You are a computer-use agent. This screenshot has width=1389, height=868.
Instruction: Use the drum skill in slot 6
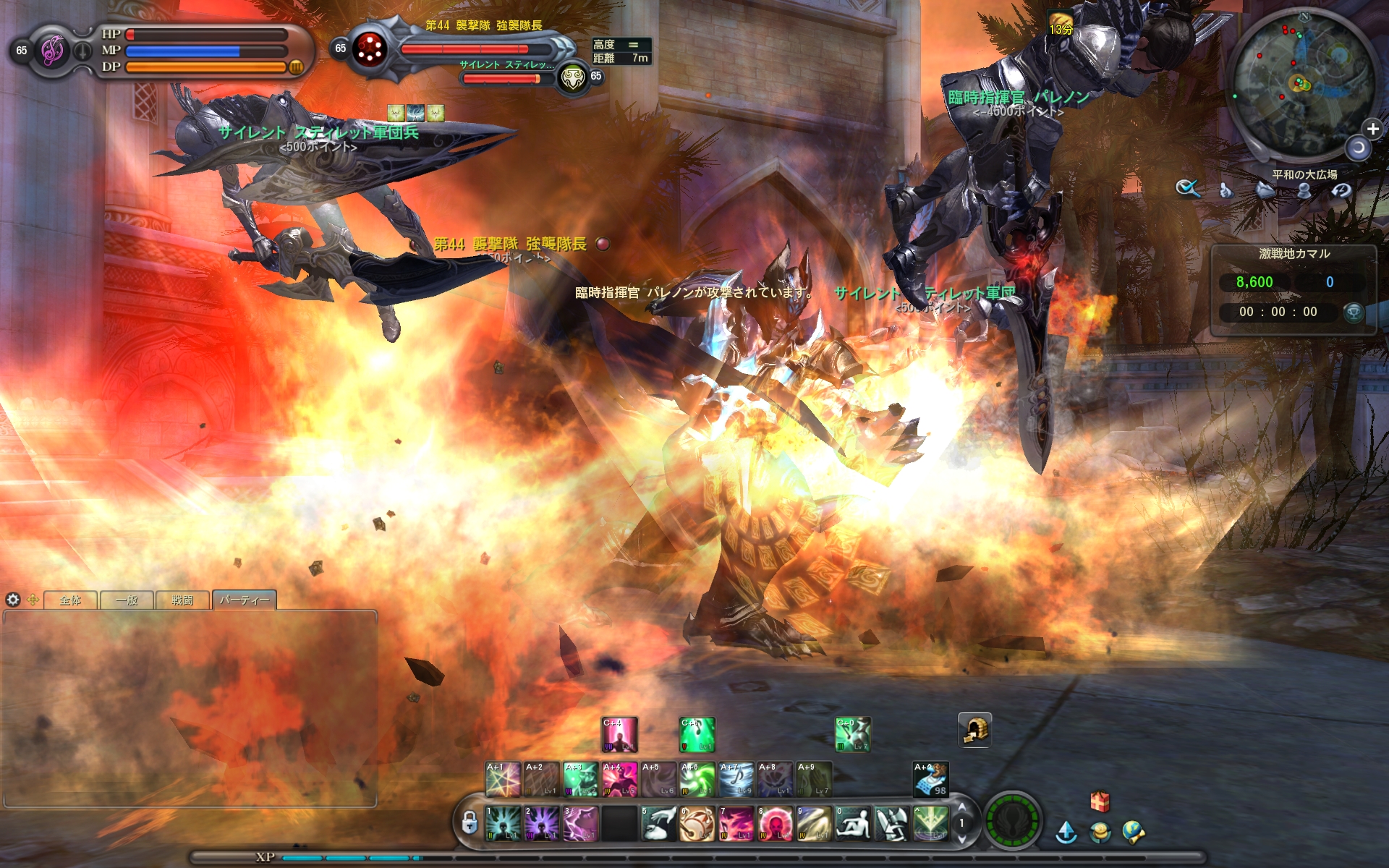click(x=697, y=824)
